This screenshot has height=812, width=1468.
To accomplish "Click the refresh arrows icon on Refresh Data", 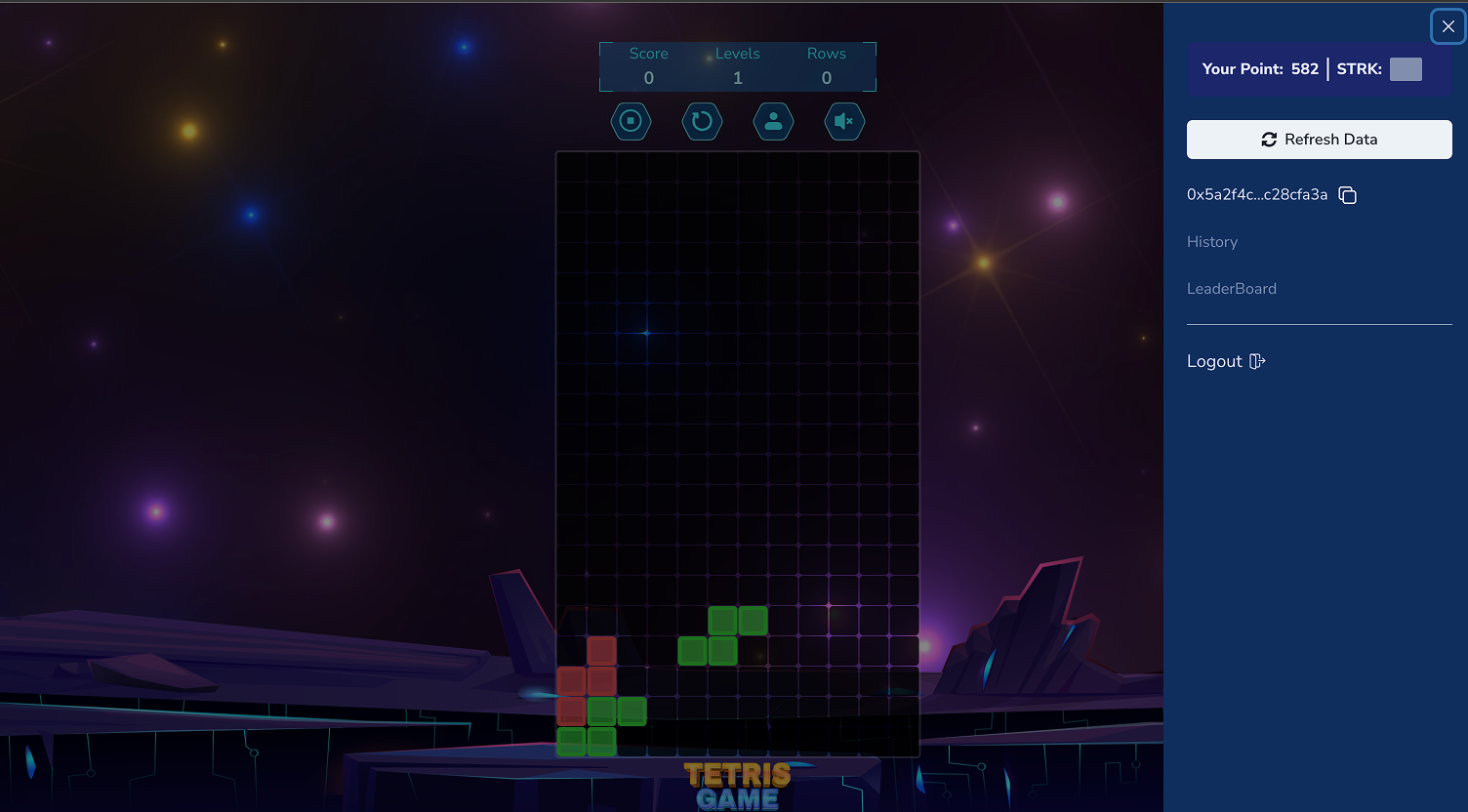I will [1269, 140].
